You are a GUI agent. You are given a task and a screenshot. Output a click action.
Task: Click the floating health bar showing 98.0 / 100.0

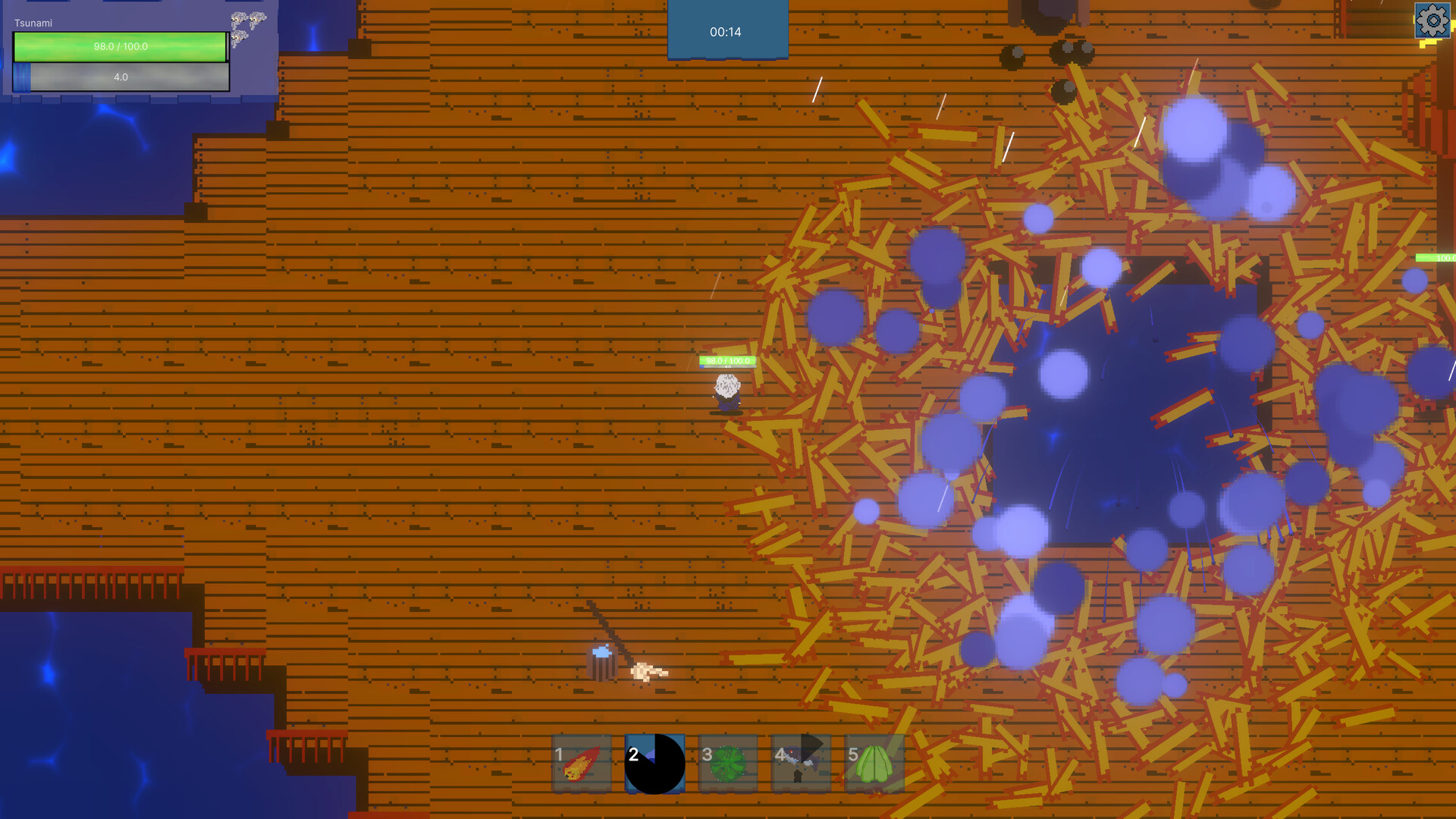[x=726, y=361]
